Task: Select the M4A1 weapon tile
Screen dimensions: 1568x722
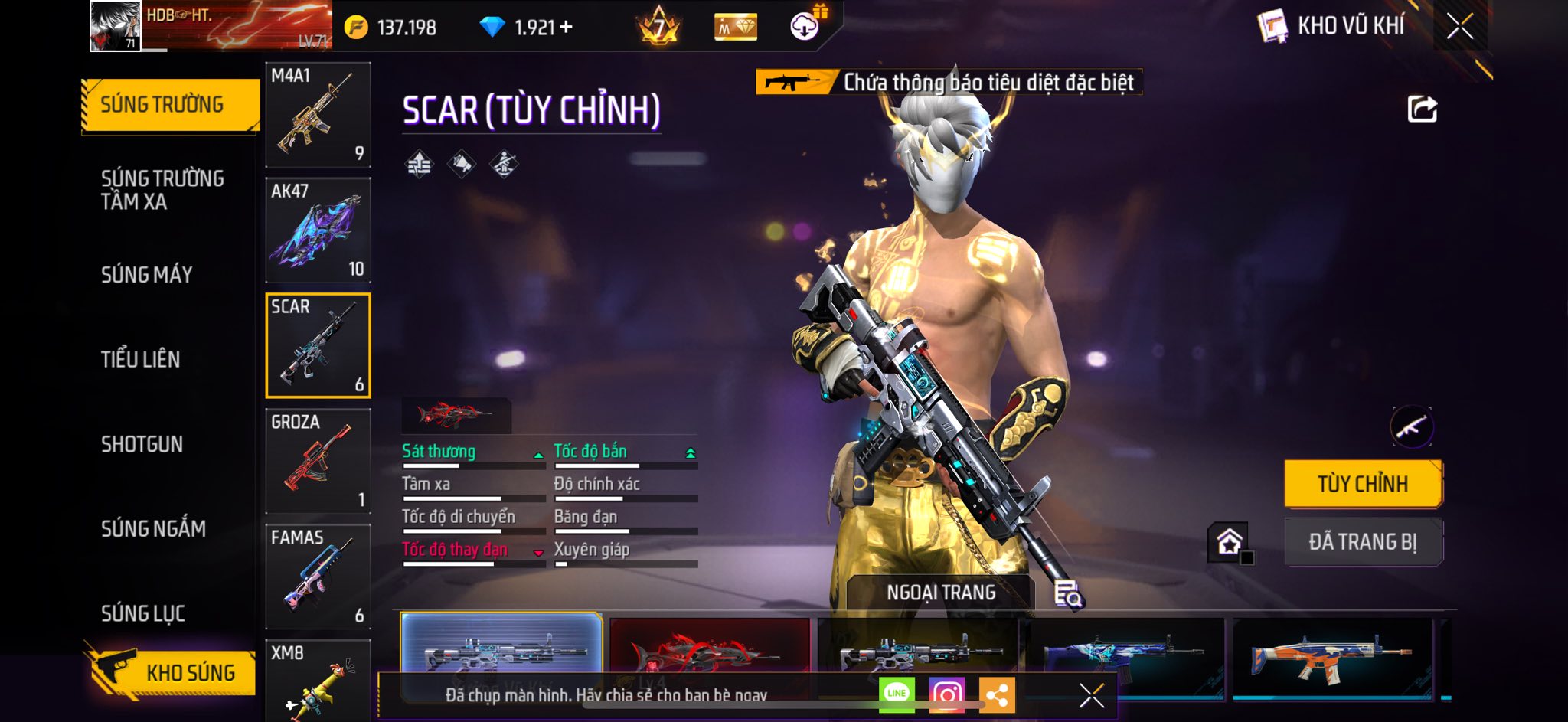Action: [318, 115]
